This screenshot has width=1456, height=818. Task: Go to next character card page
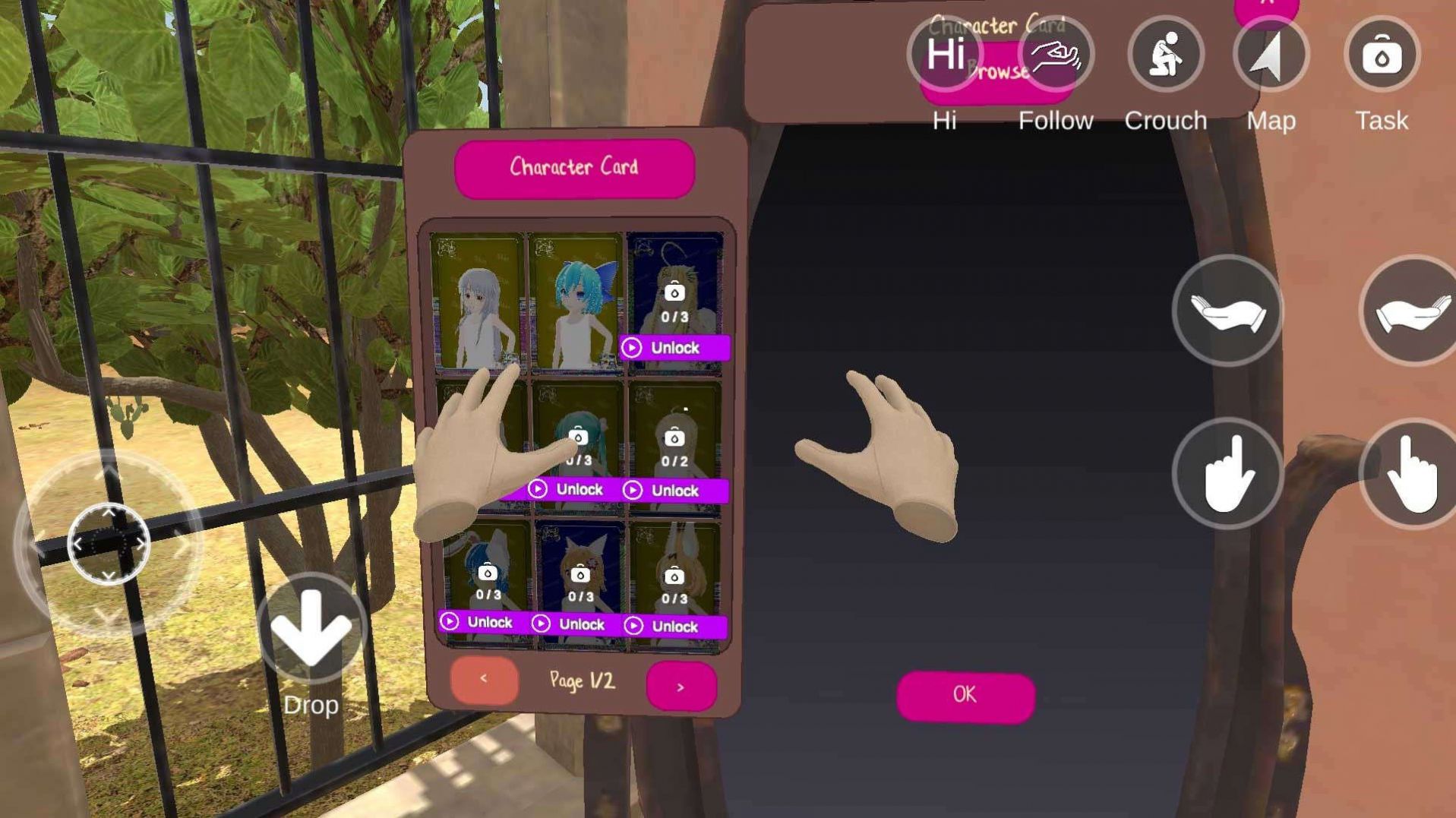coord(681,687)
